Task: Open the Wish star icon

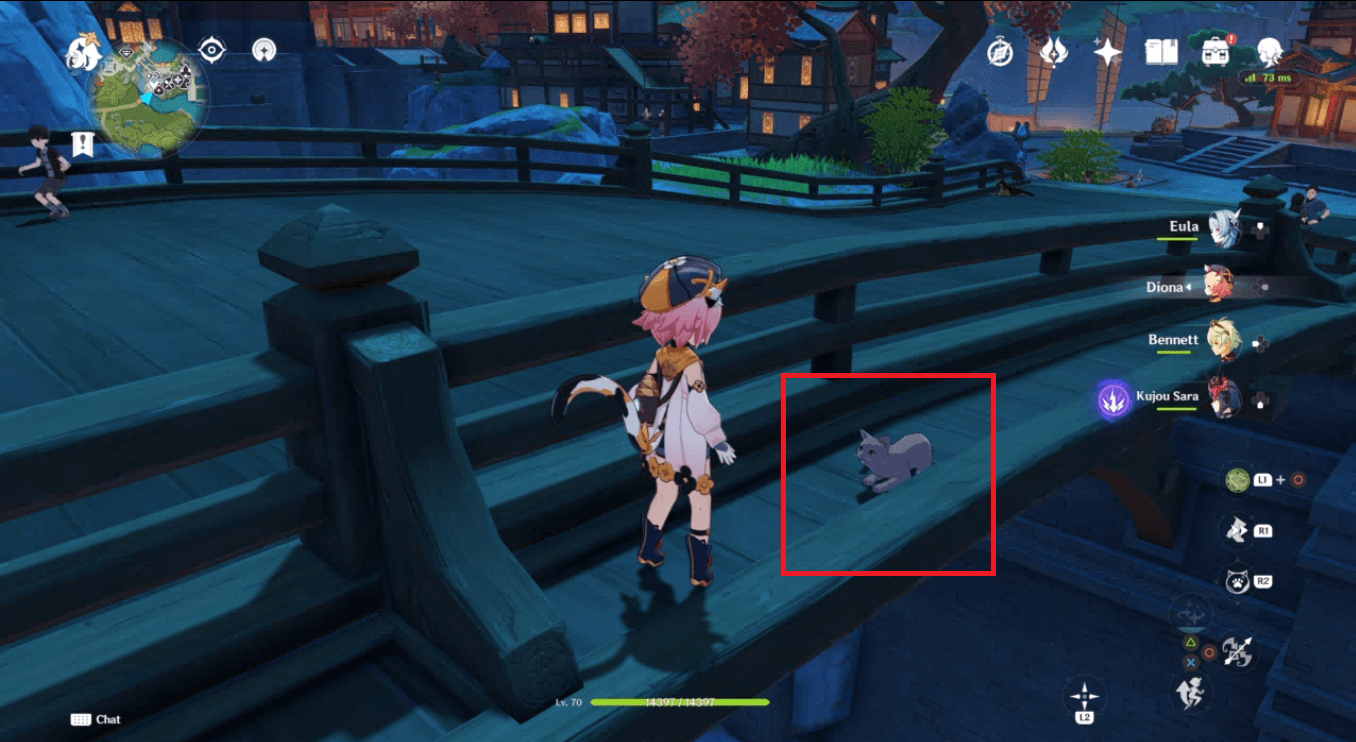Action: (x=1108, y=50)
